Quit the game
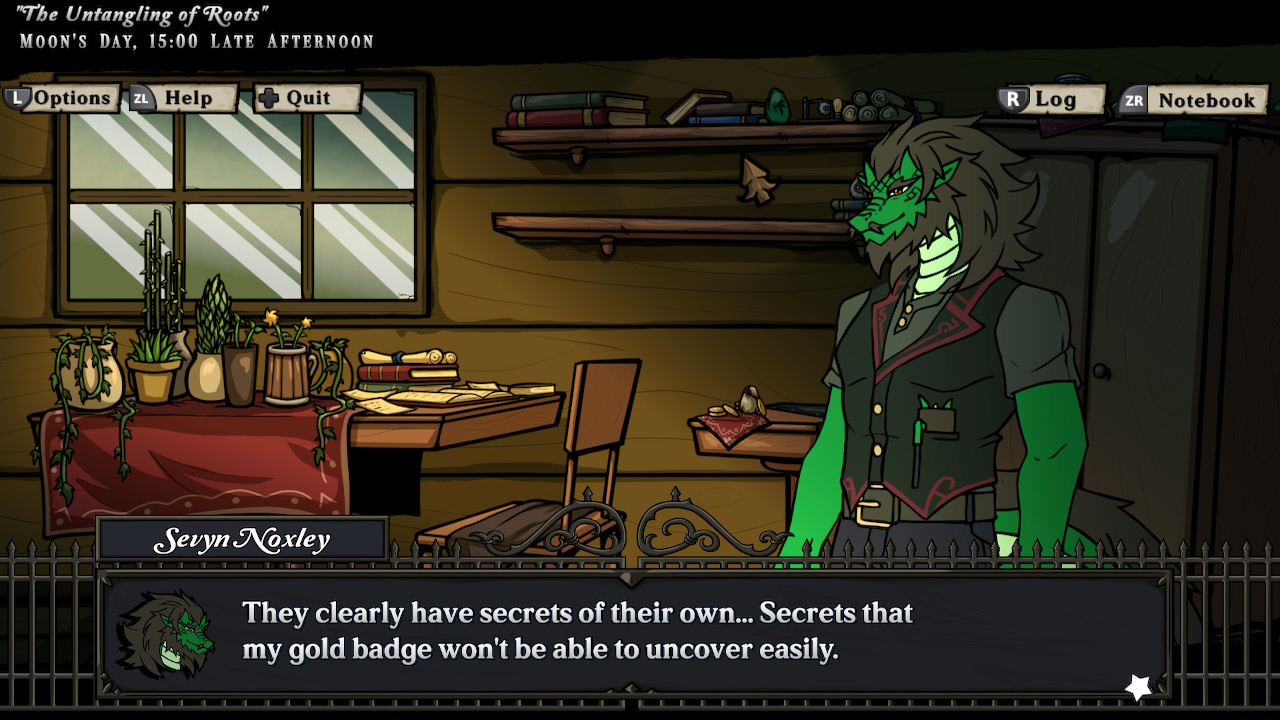1280x720 pixels. click(x=310, y=98)
